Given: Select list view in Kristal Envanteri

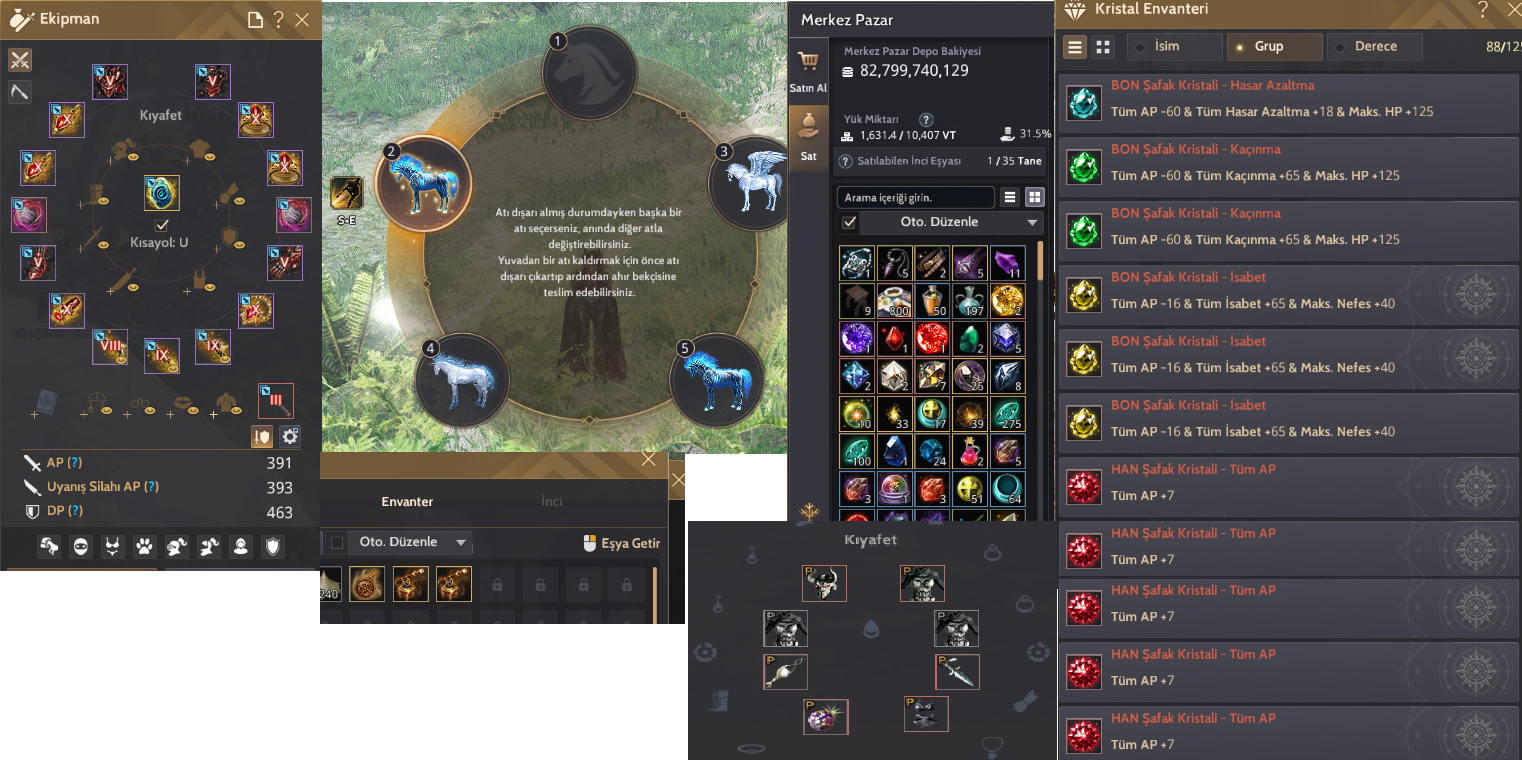Looking at the screenshot, I should [x=1074, y=46].
